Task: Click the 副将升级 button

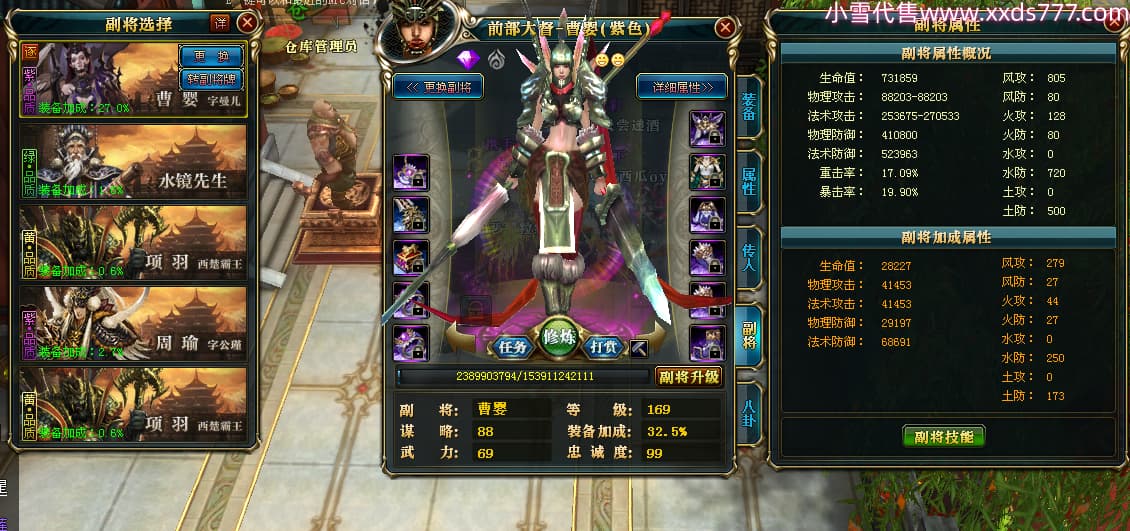Action: [x=688, y=377]
